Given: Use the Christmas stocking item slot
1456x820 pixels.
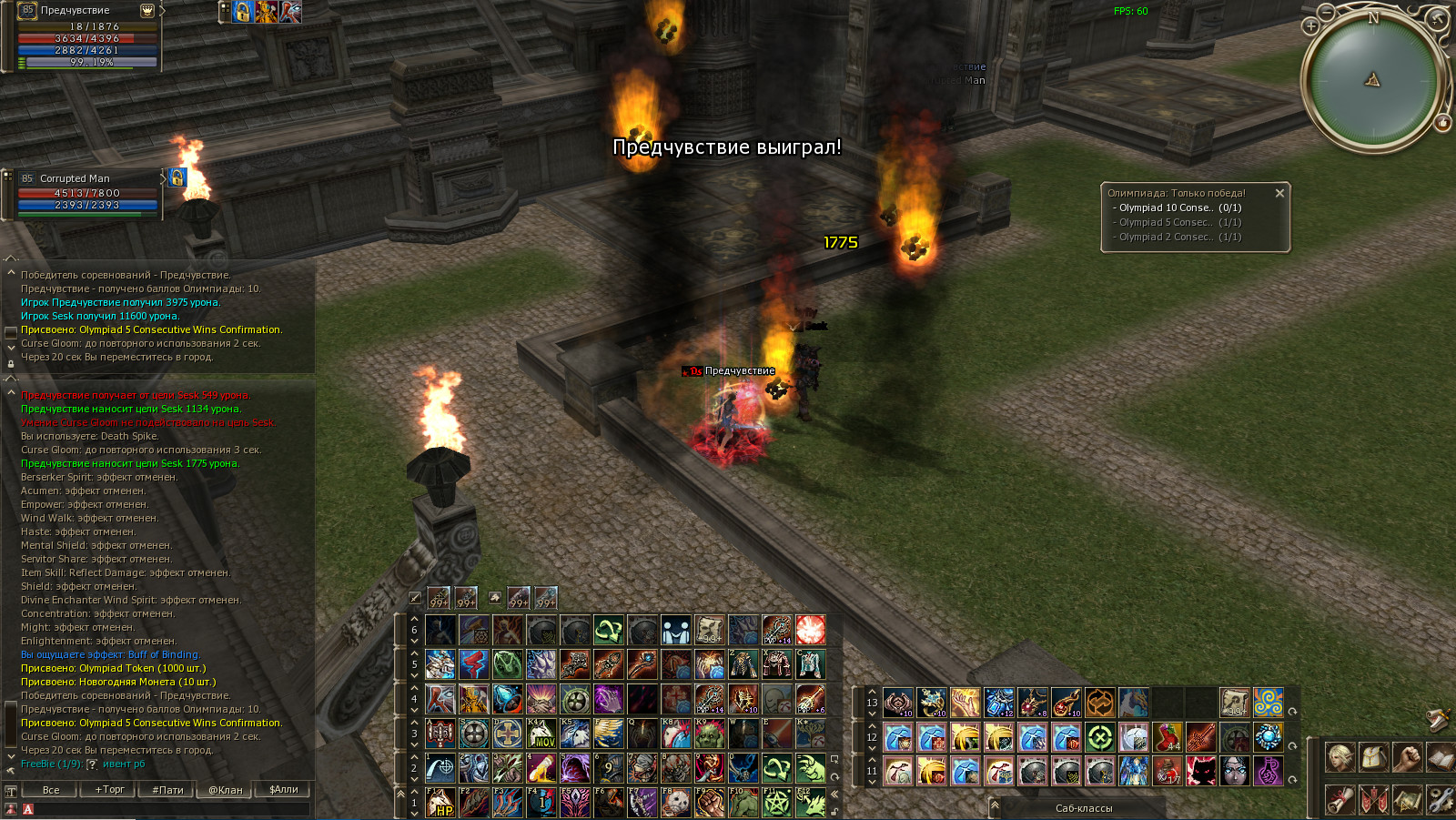Looking at the screenshot, I should coord(1168,736).
